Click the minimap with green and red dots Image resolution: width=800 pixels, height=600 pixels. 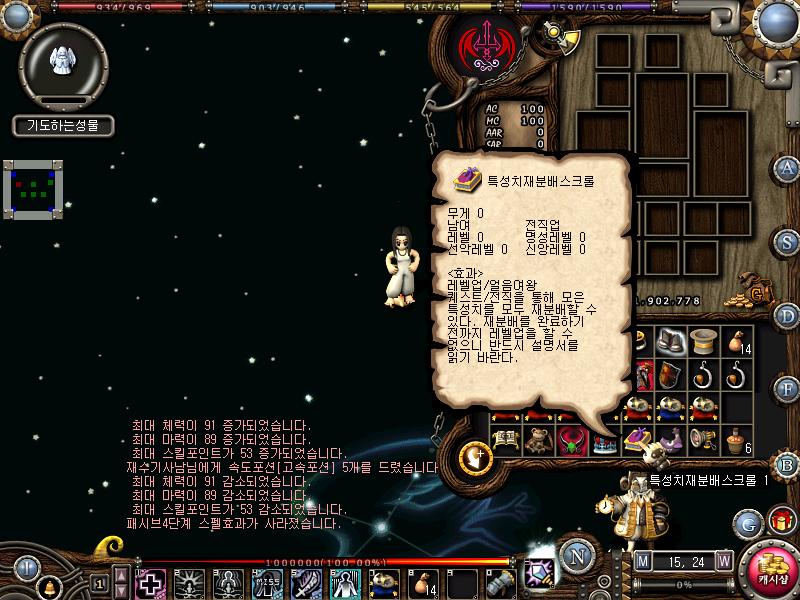33,188
